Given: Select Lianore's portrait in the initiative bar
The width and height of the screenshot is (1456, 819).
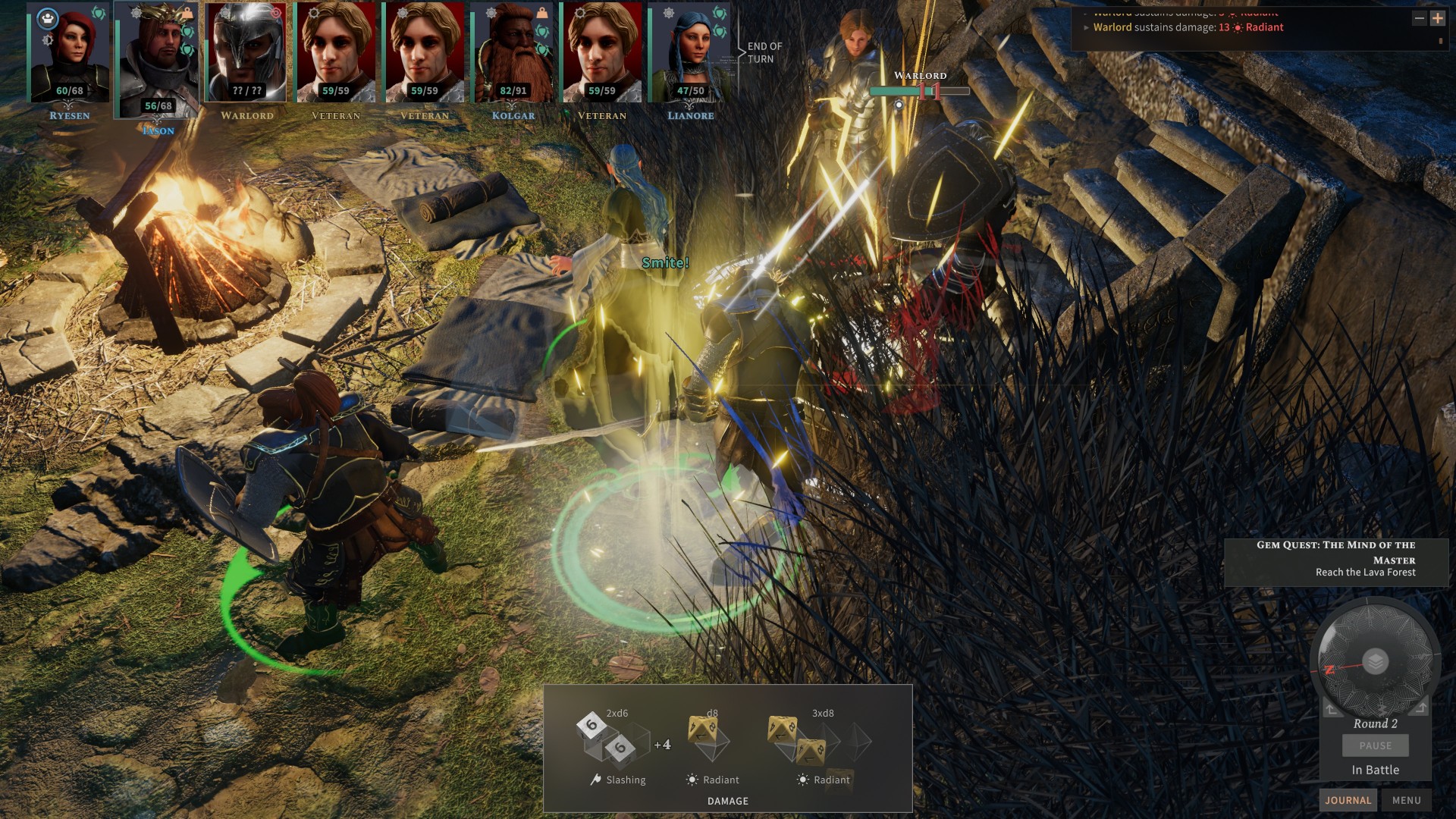Looking at the screenshot, I should point(690,53).
